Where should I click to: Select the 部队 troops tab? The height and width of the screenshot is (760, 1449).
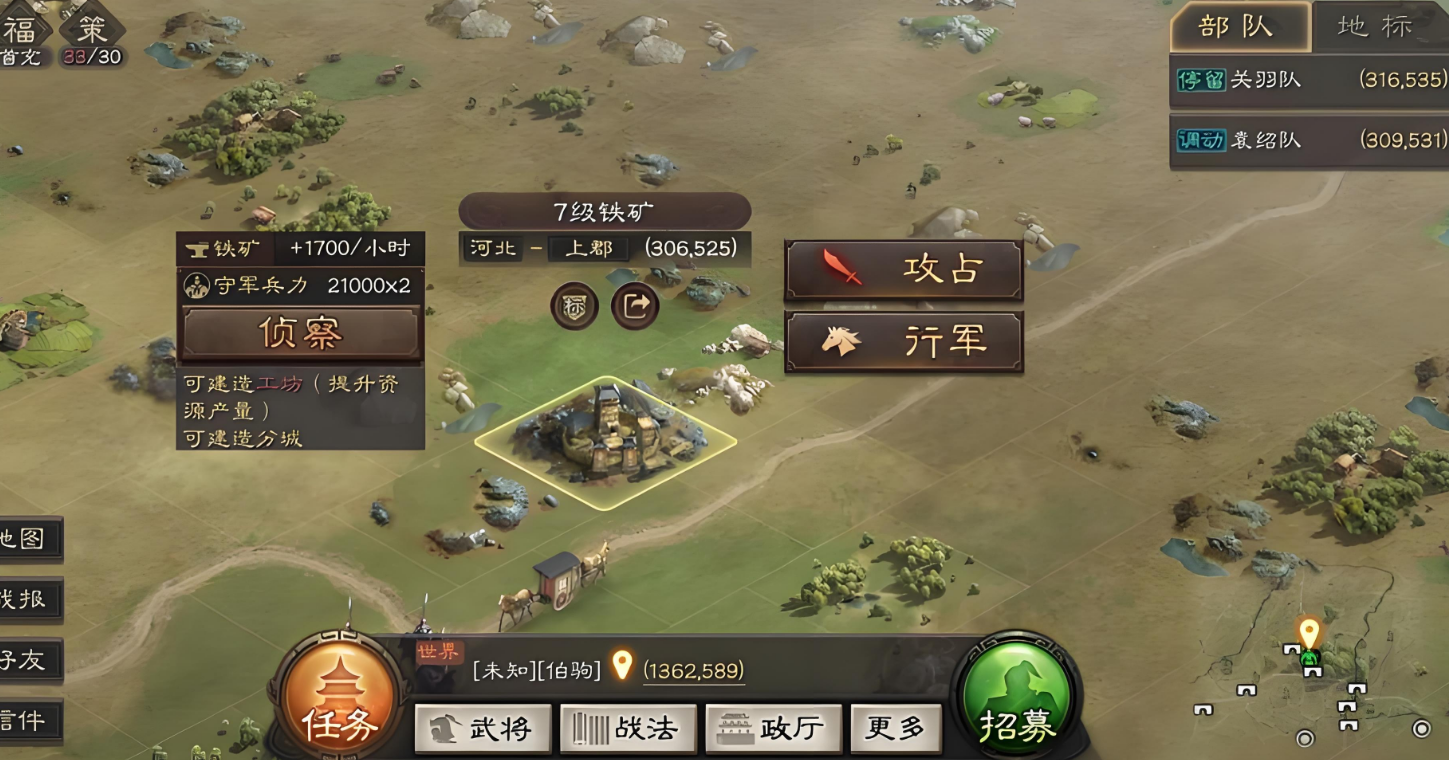1240,27
